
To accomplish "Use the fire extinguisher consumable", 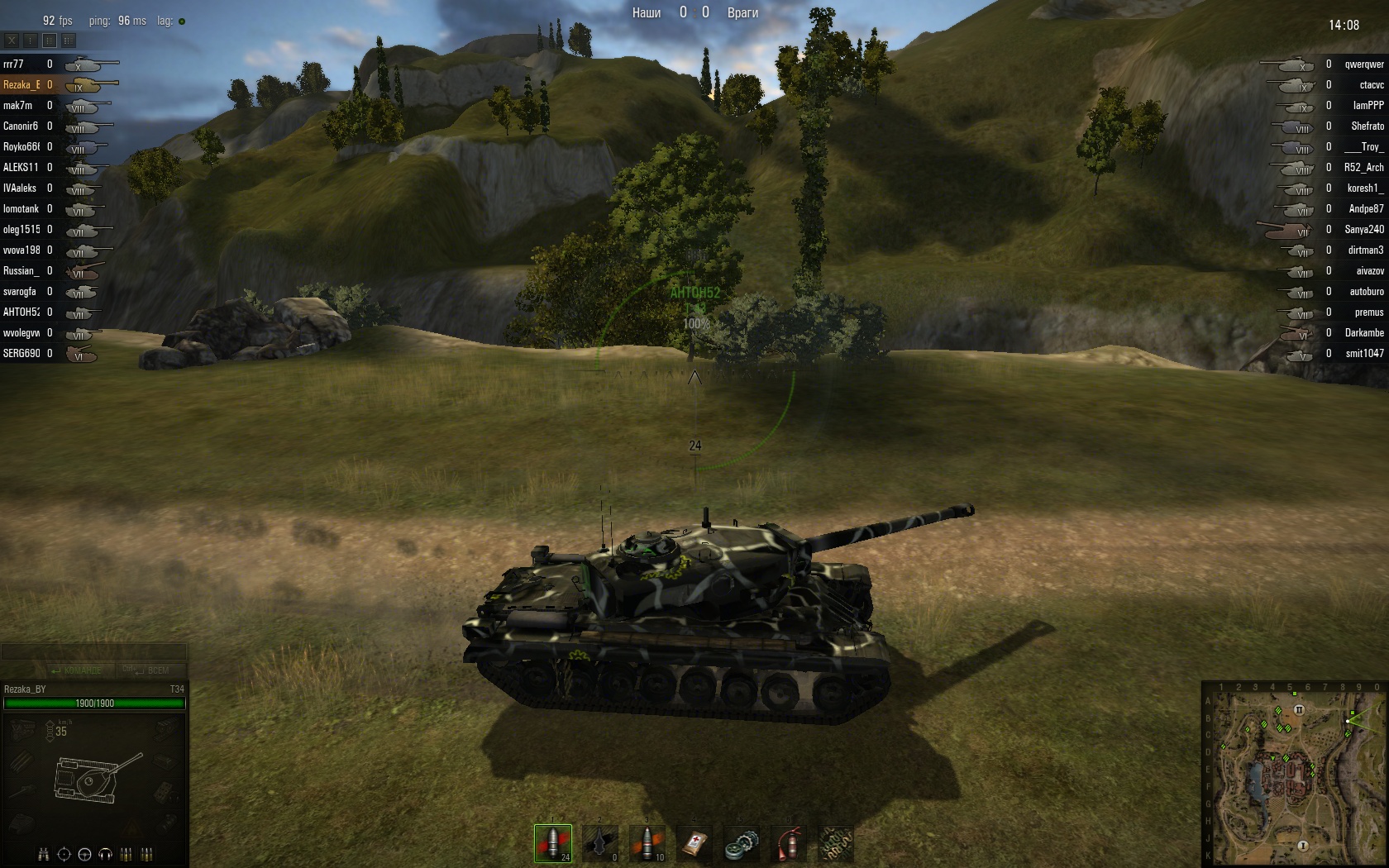I will tap(790, 844).
